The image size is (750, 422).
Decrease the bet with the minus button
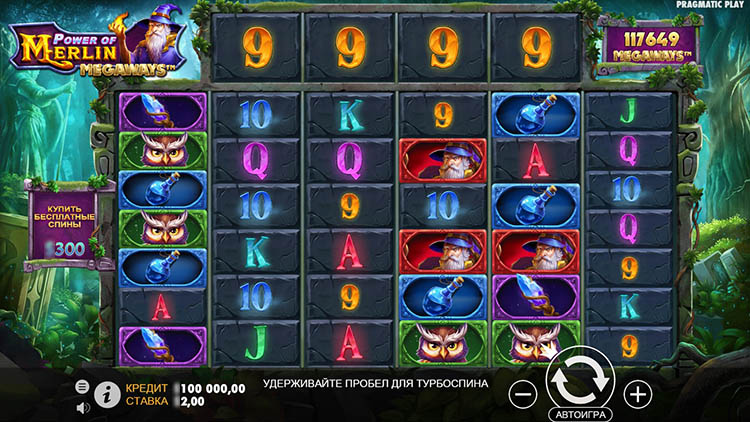pyautogui.click(x=523, y=393)
